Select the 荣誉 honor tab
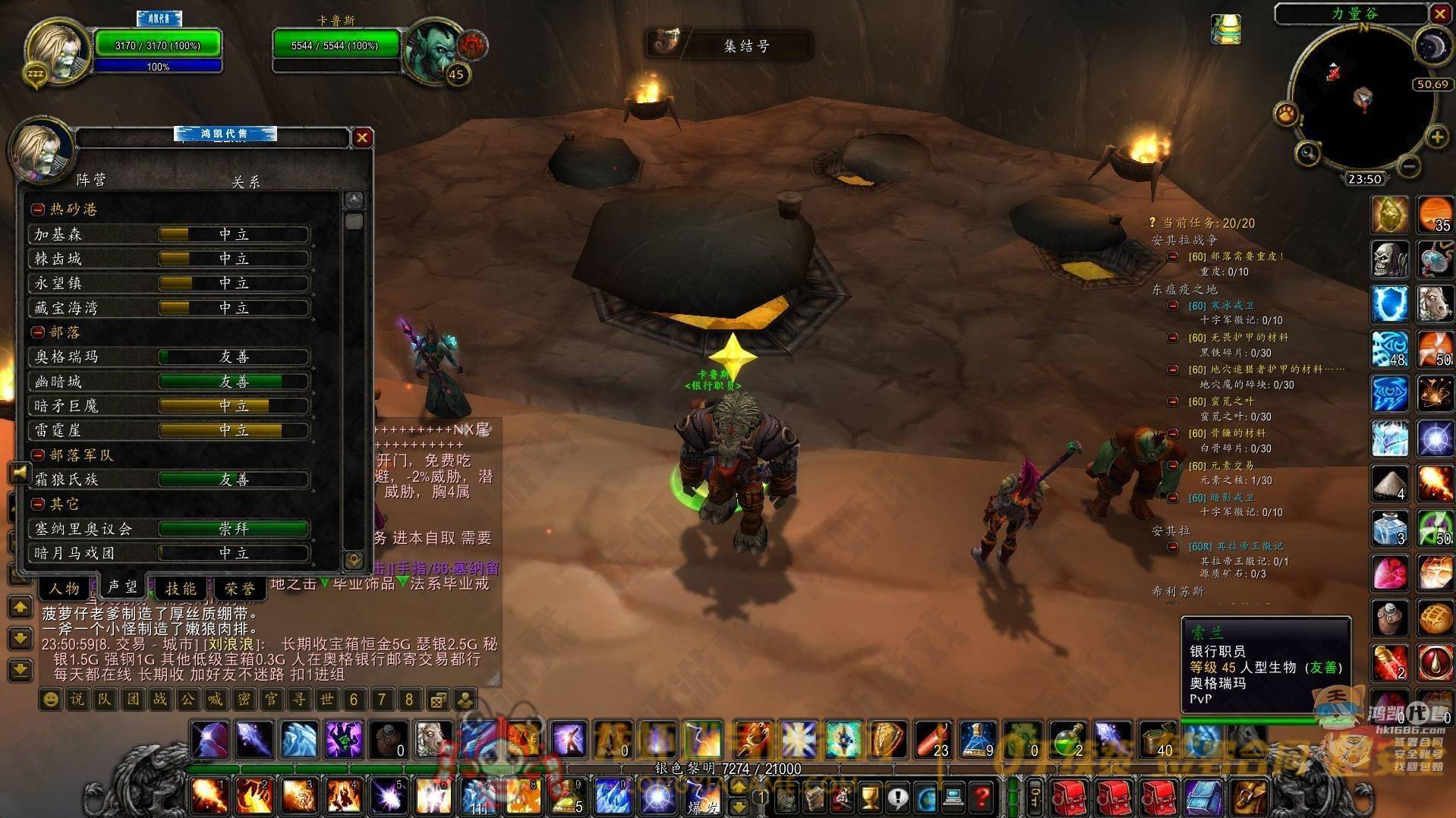The width and height of the screenshot is (1456, 818). (239, 588)
